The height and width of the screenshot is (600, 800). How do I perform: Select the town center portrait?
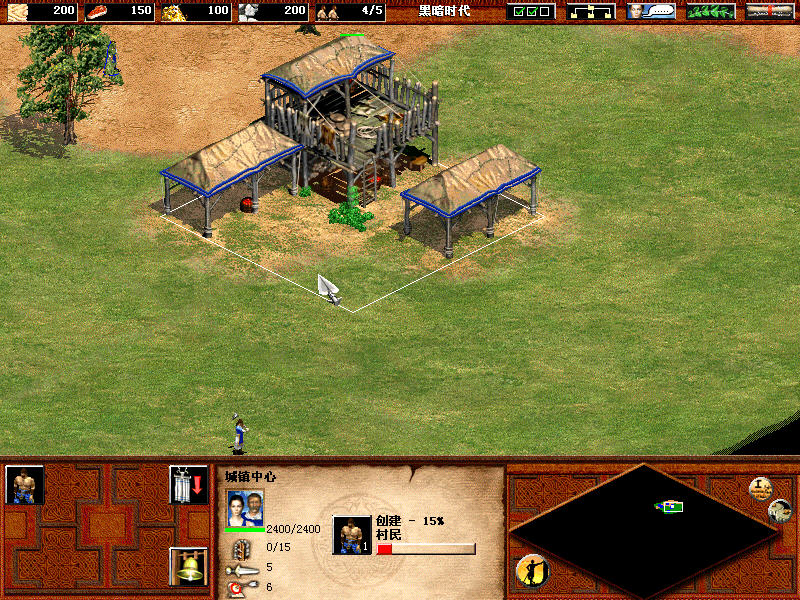(246, 507)
